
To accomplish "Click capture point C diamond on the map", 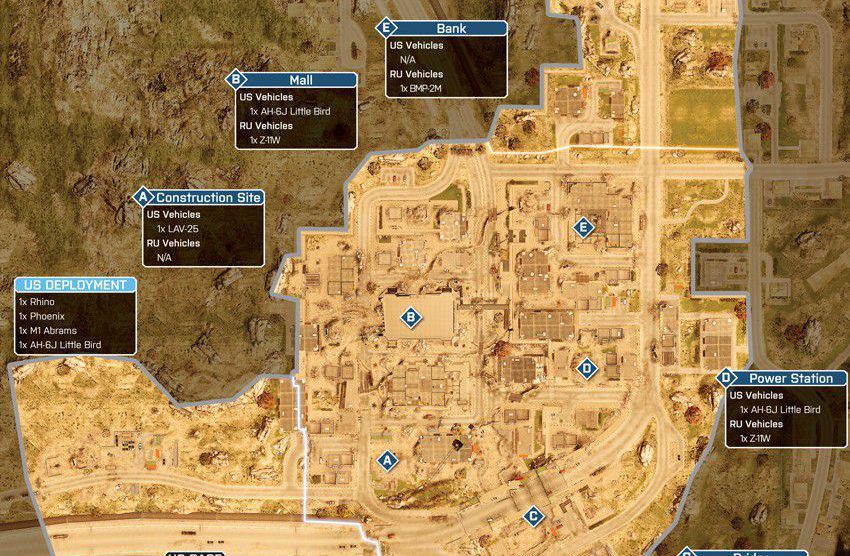I will pos(534,516).
